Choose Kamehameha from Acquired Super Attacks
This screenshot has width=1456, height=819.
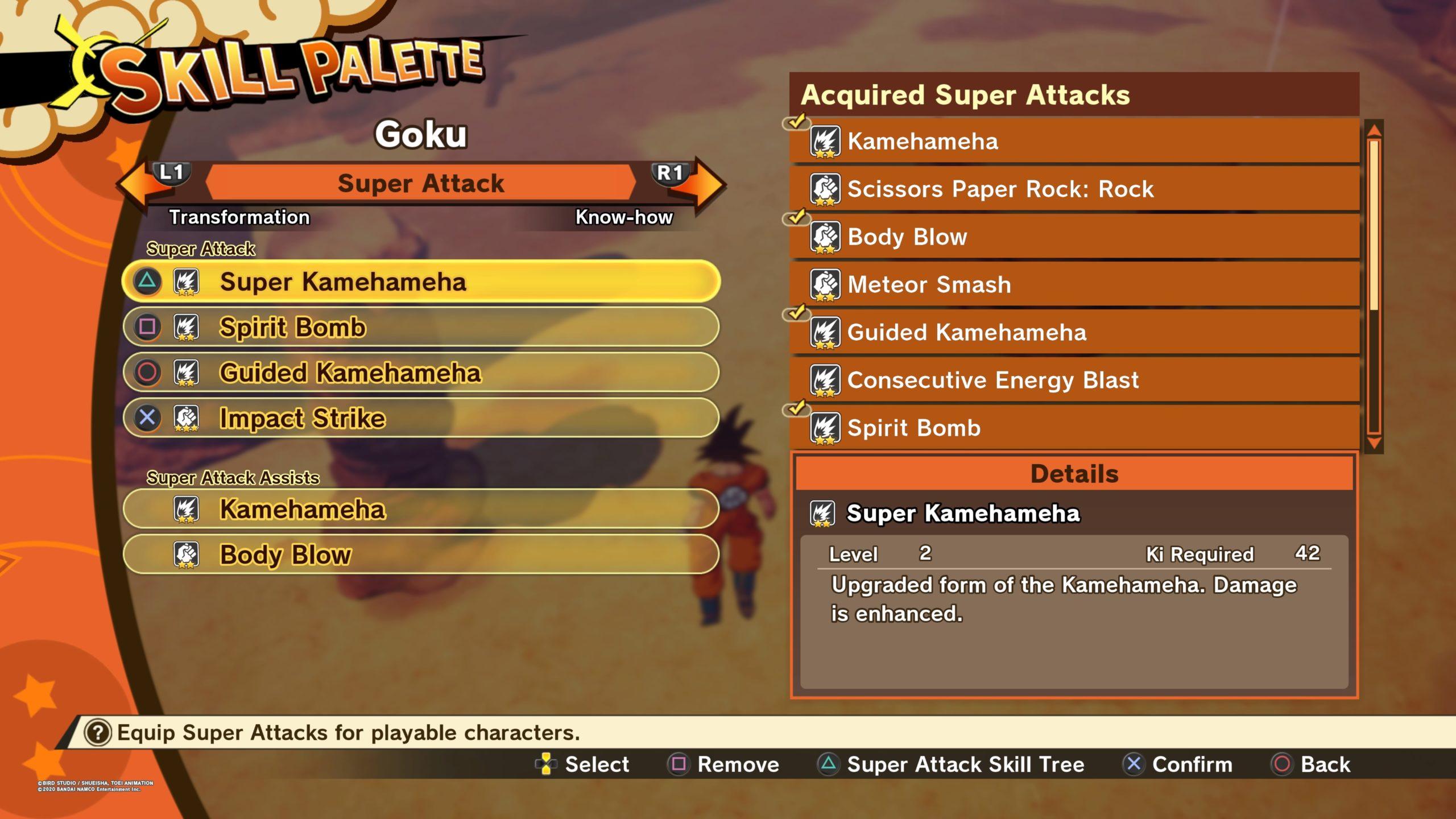(x=1074, y=141)
